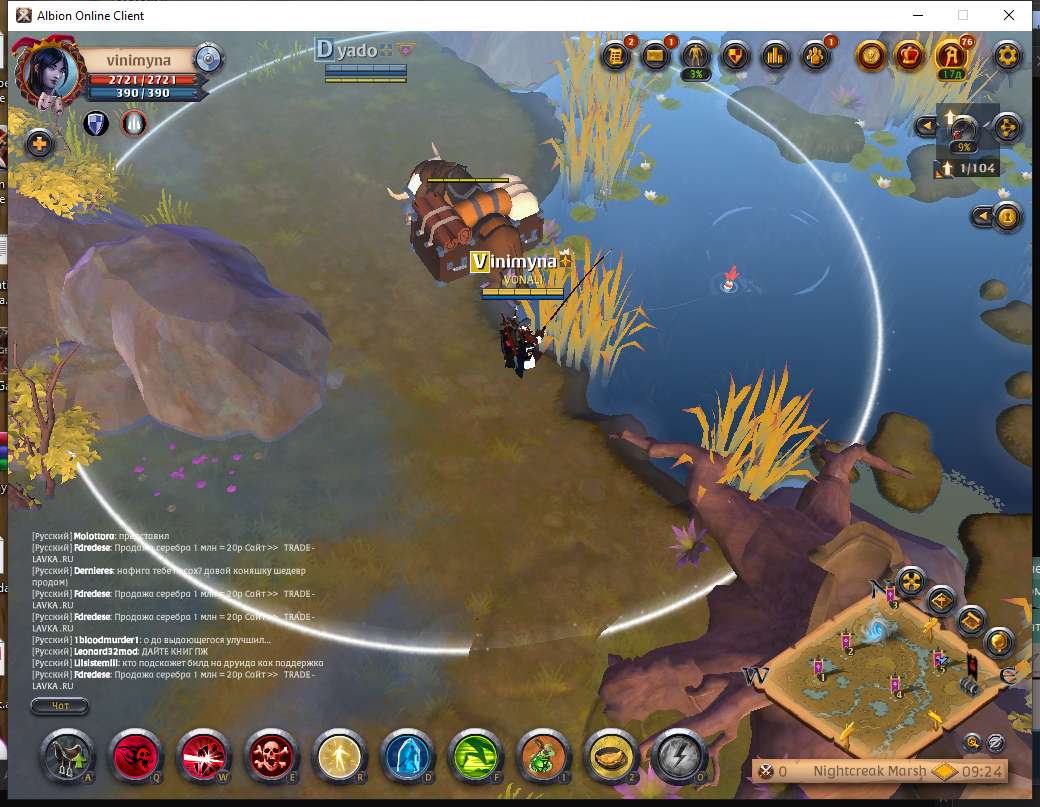Zoom the minimap with the magnifier button
This screenshot has height=807, width=1040.
tap(972, 742)
